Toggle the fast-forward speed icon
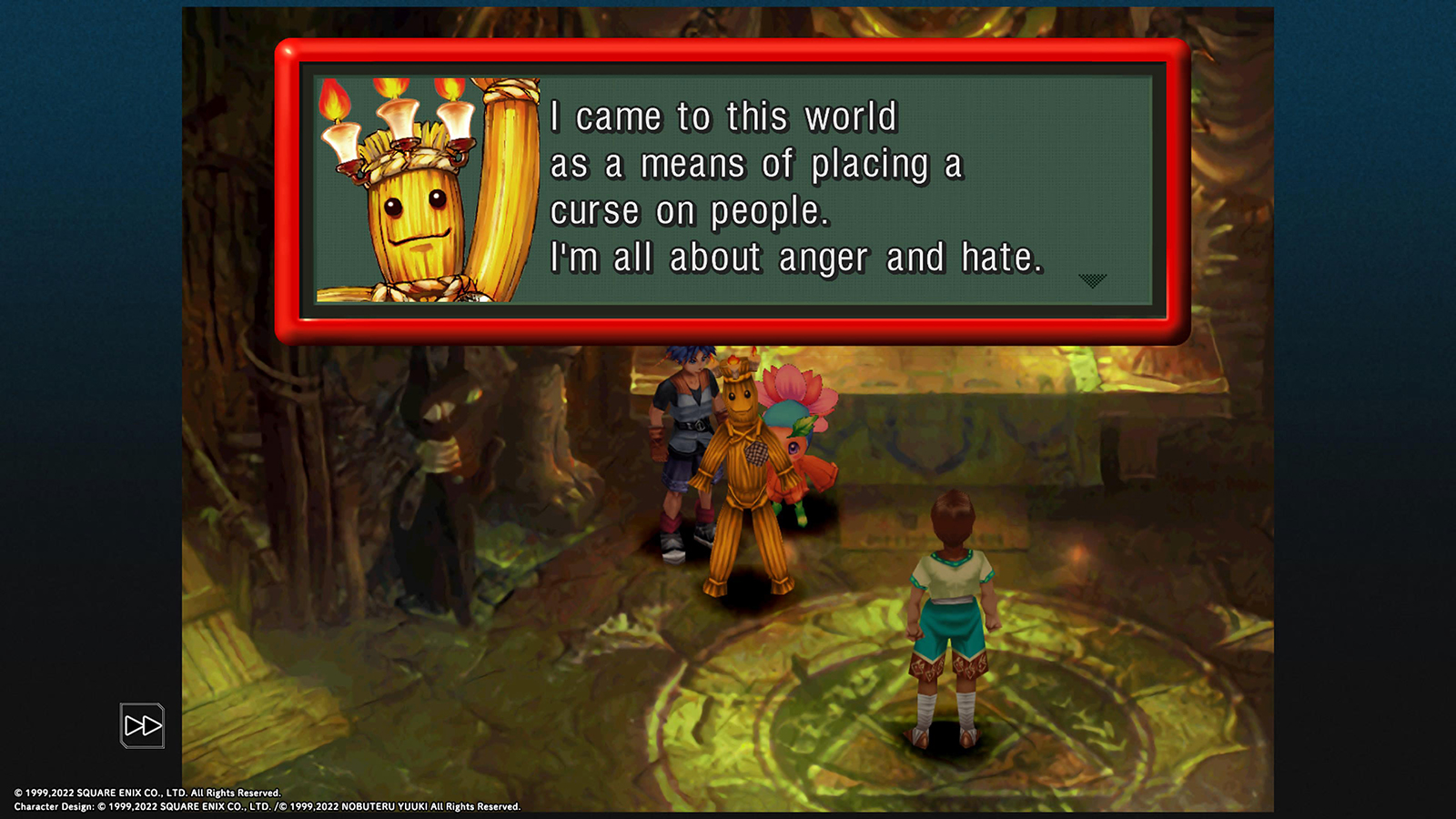 pos(142,725)
